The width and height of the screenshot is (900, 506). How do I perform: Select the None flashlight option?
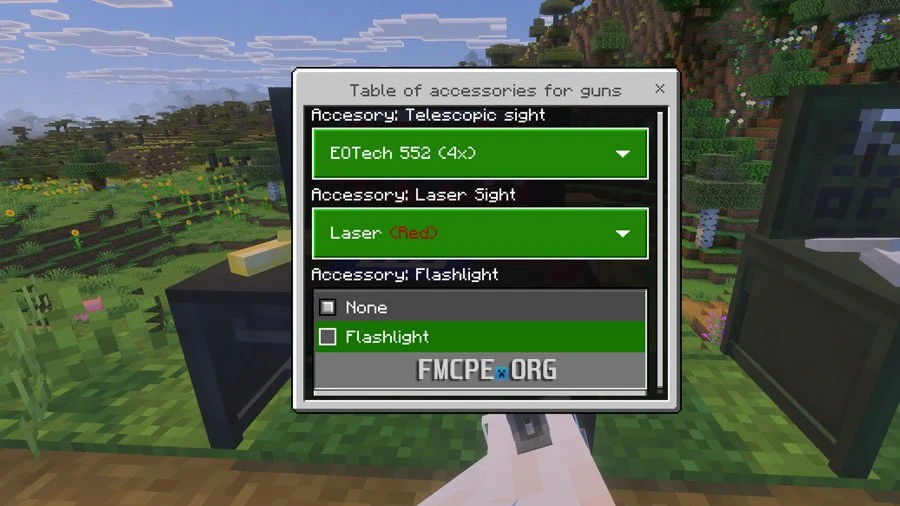coord(328,307)
